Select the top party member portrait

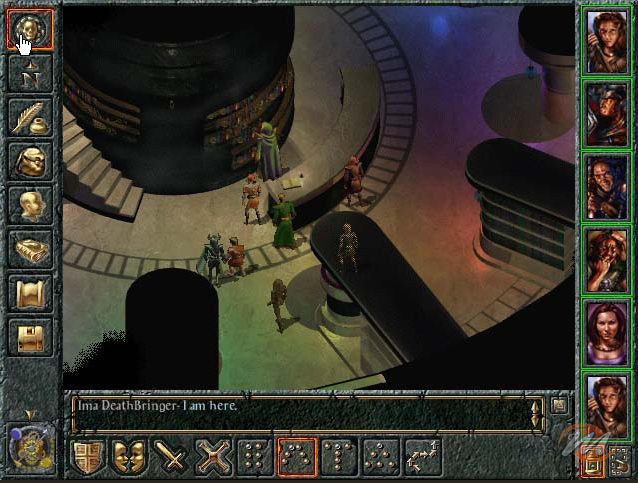(x=606, y=40)
